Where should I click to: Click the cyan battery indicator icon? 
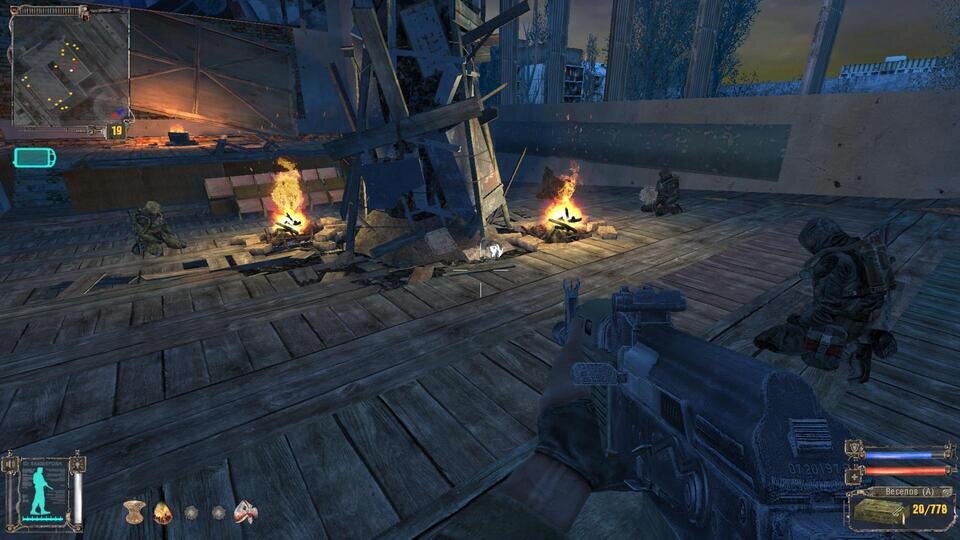coord(34,157)
